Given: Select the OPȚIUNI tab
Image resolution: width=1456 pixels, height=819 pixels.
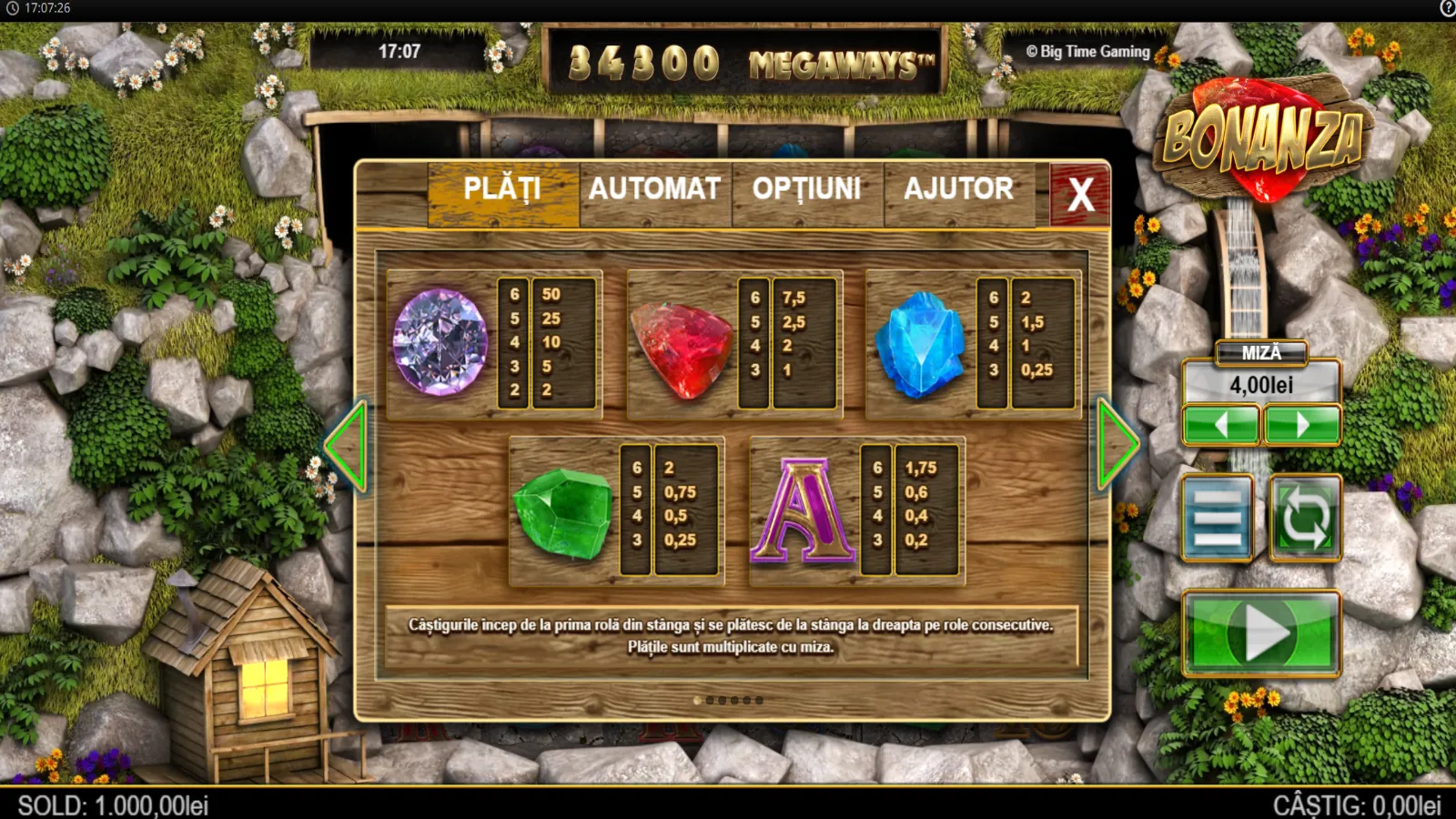Looking at the screenshot, I should point(807,190).
